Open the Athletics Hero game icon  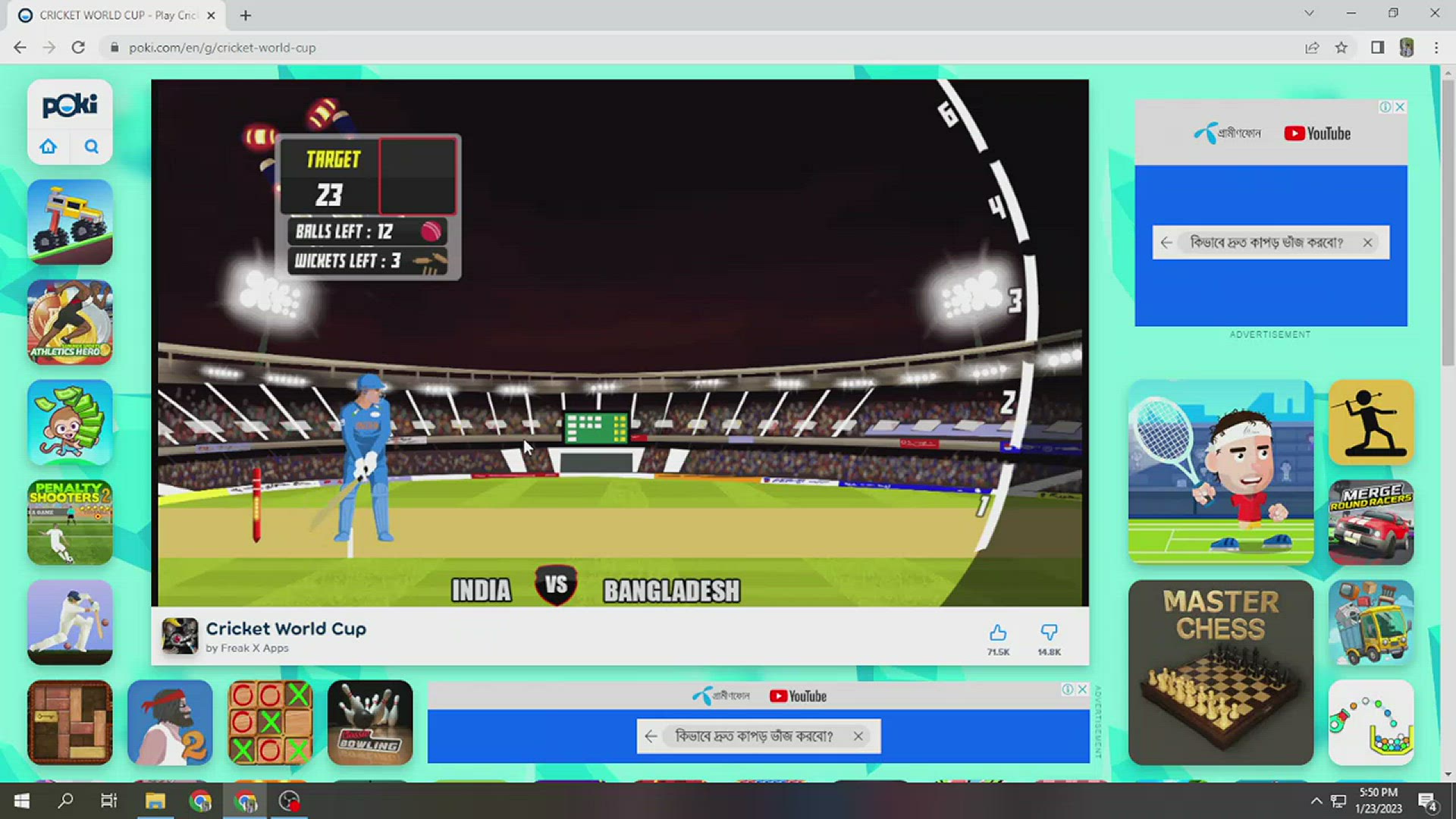(x=69, y=322)
